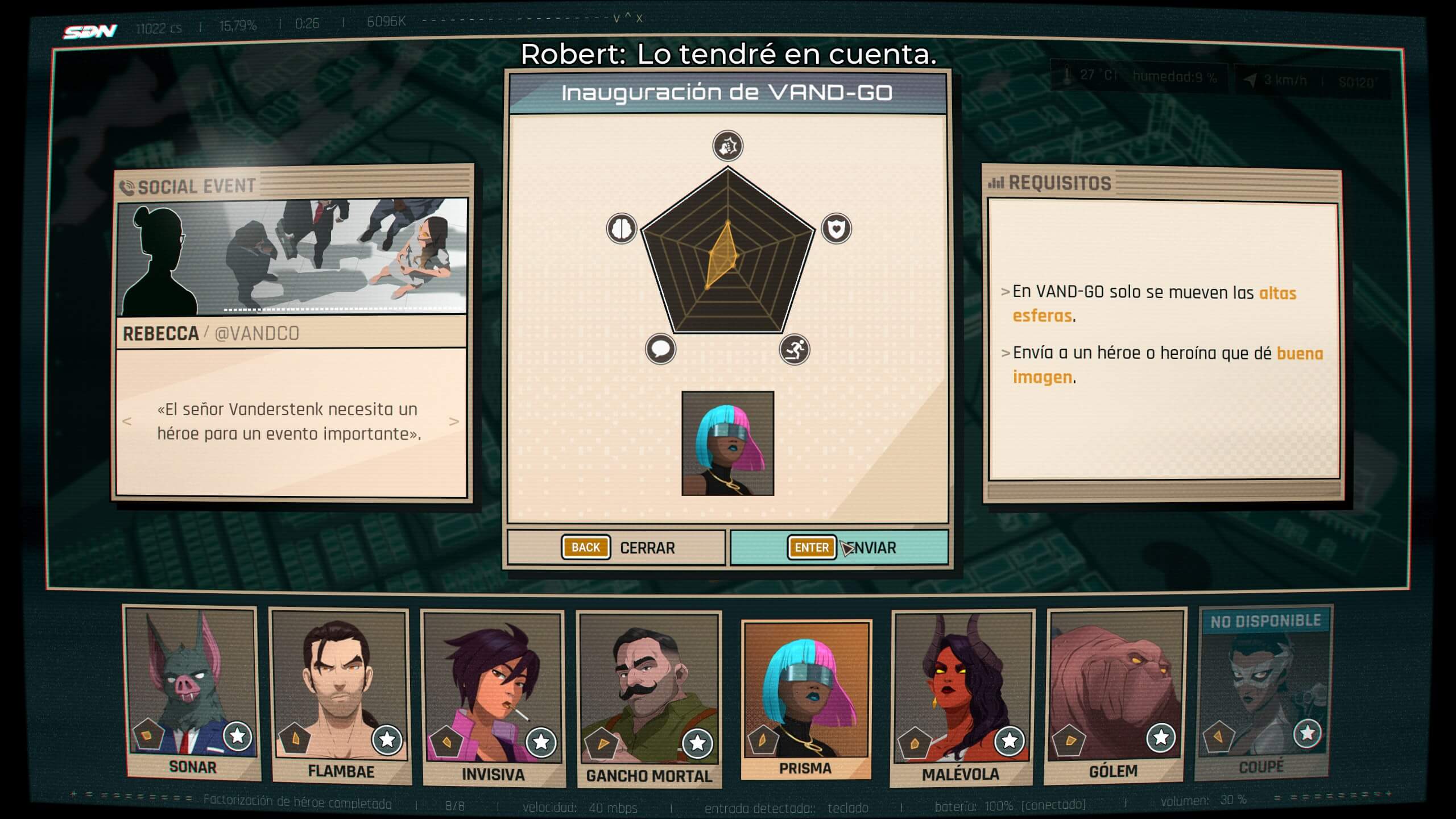
Task: Click the fist combat stat icon
Action: [x=727, y=146]
